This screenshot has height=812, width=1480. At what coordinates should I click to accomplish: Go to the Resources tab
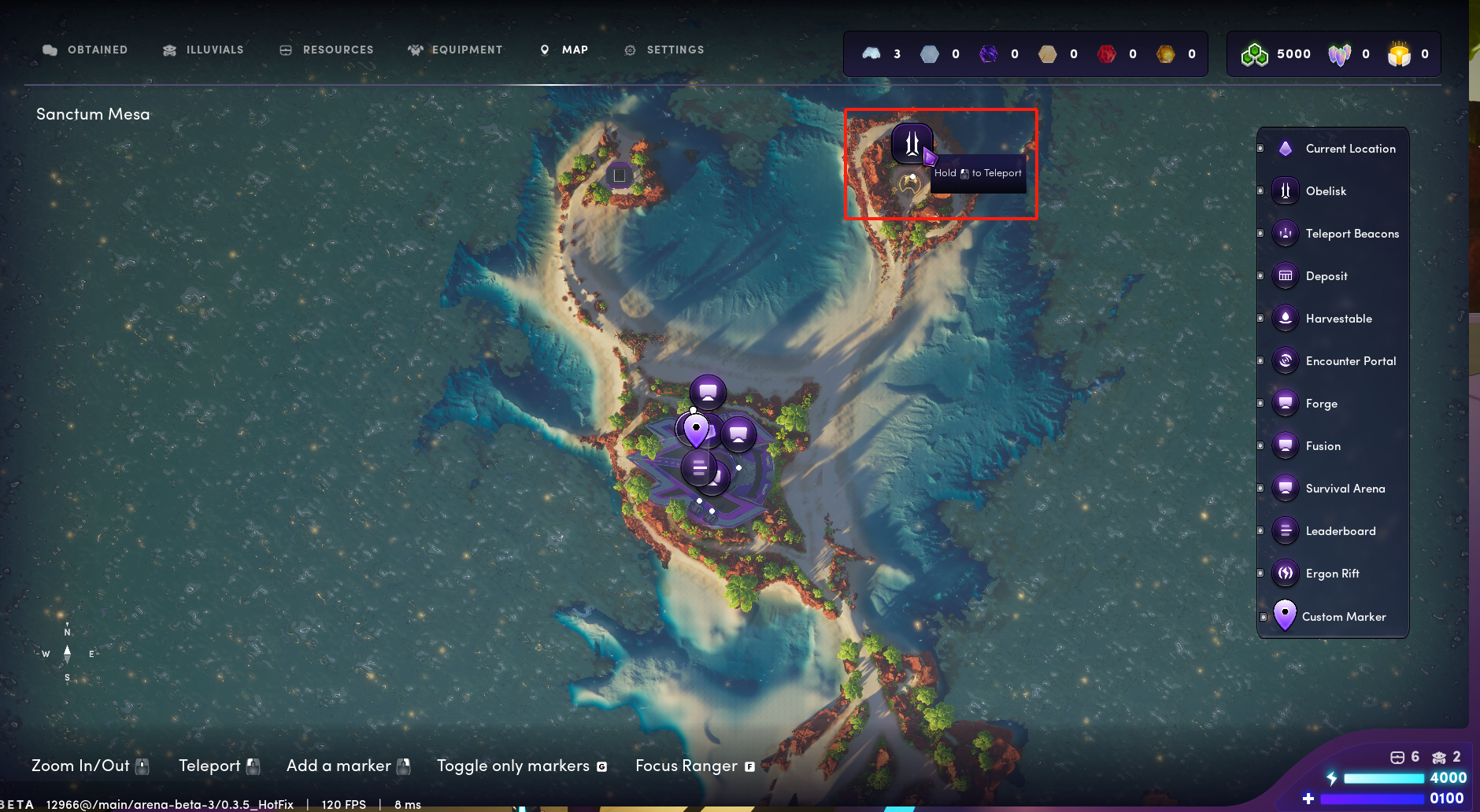(327, 50)
